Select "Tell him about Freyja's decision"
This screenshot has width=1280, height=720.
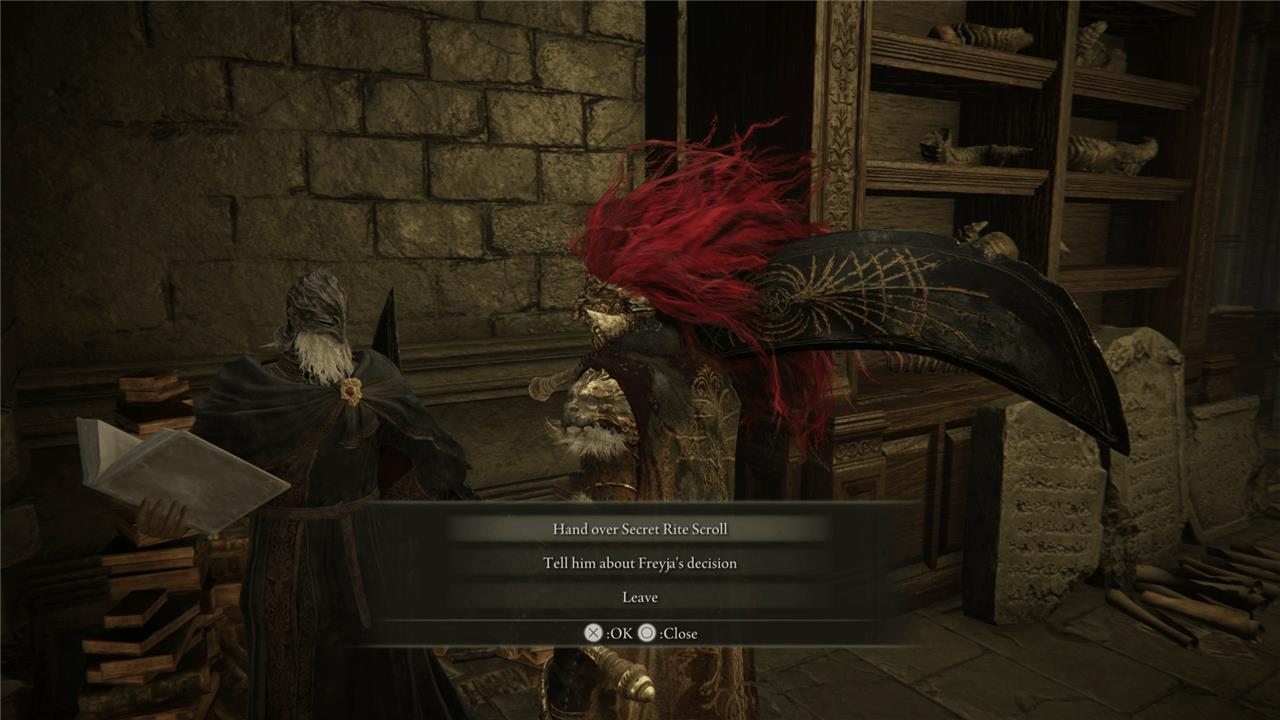click(640, 563)
